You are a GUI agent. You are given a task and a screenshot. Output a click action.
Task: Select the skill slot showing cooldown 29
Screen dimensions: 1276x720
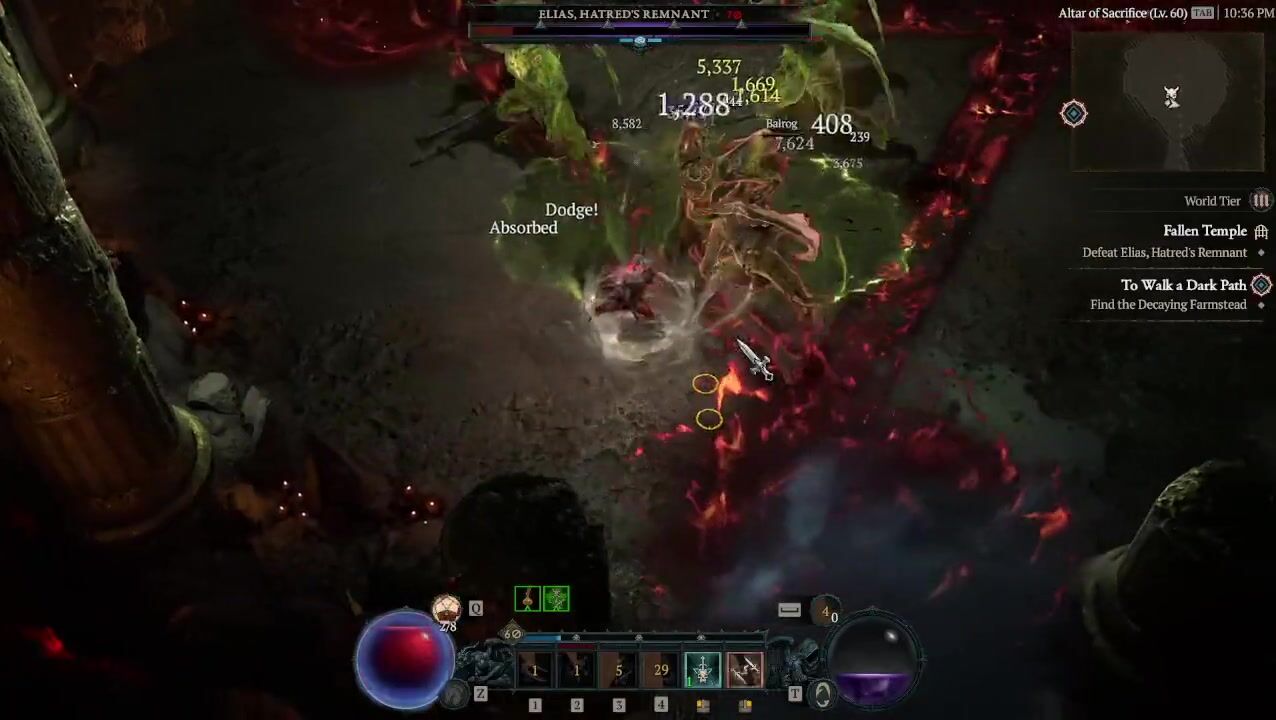[x=660, y=670]
